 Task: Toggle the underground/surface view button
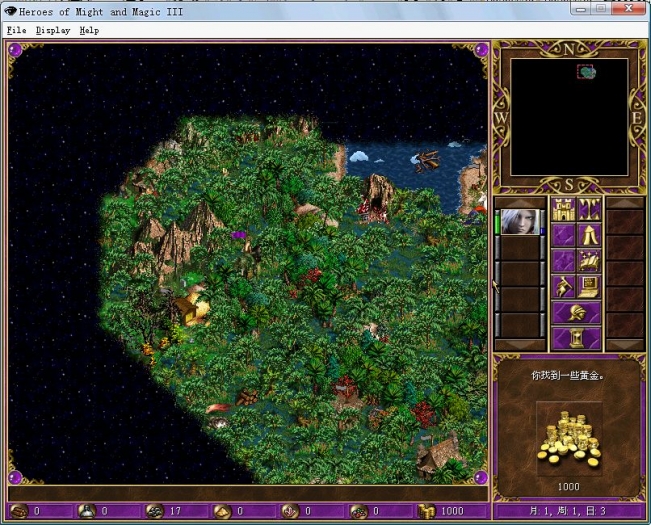[589, 210]
